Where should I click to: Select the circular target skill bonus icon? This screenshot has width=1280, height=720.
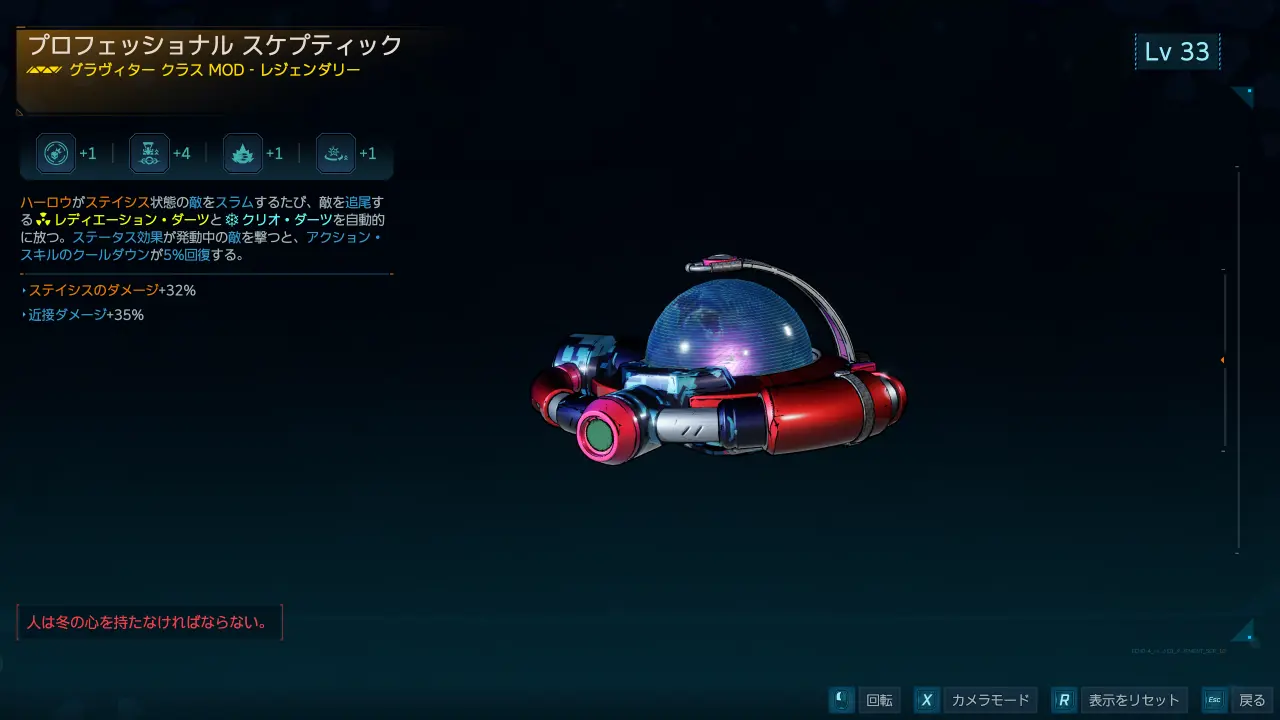(56, 154)
